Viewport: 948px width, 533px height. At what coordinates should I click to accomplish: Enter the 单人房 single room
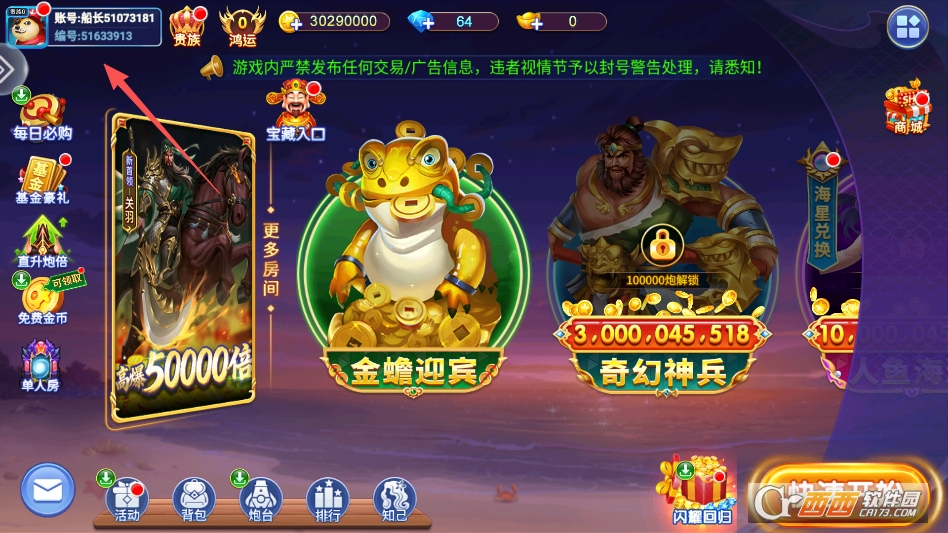[x=41, y=365]
